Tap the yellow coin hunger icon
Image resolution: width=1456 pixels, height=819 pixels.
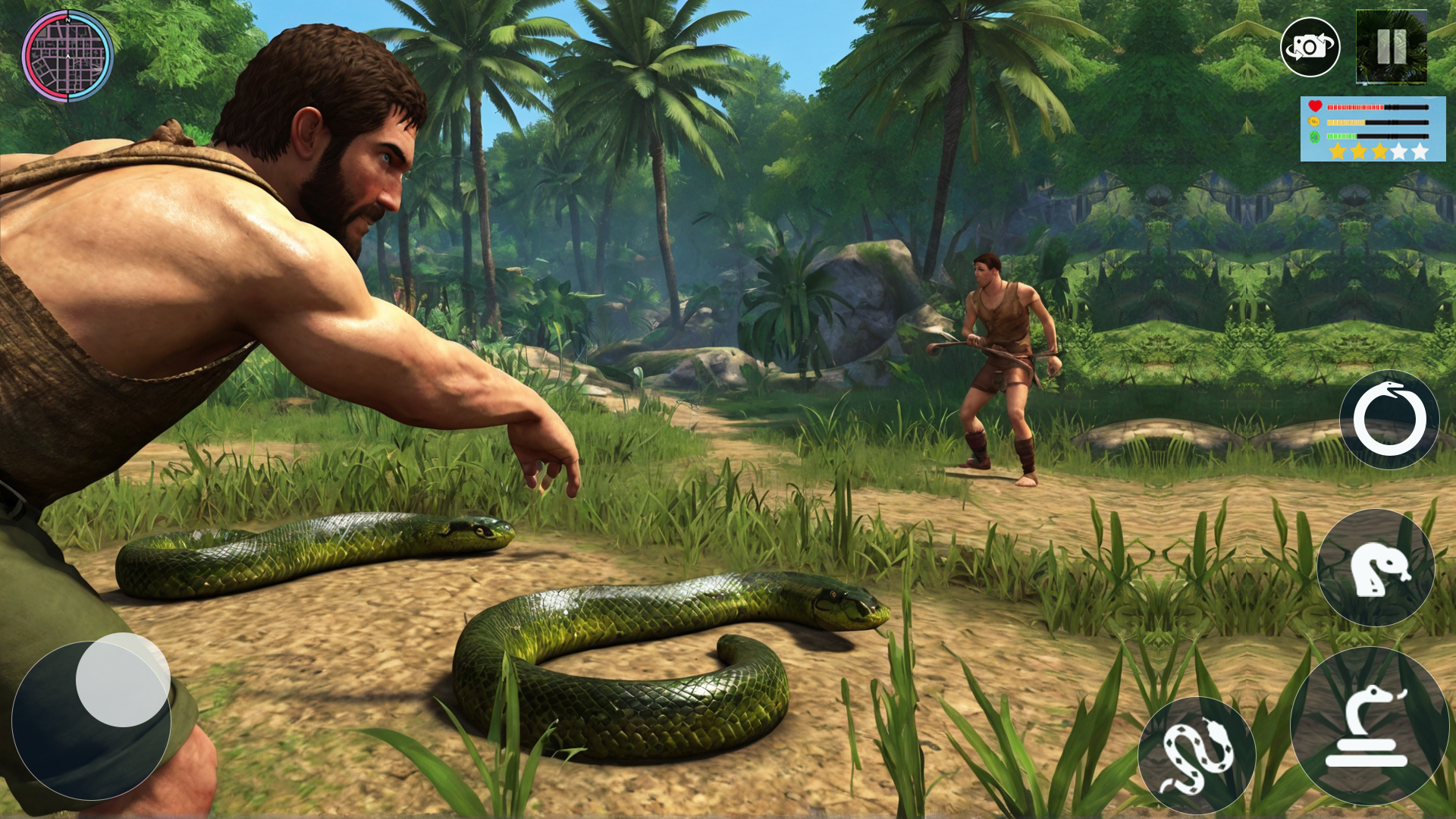tap(1314, 122)
